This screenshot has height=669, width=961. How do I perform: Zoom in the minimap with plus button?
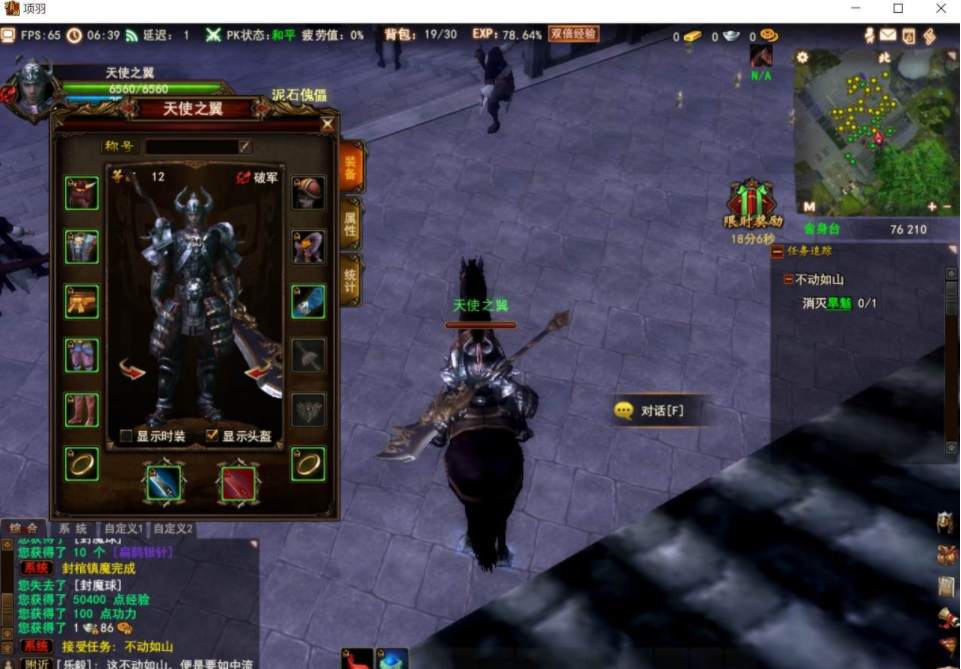click(932, 207)
